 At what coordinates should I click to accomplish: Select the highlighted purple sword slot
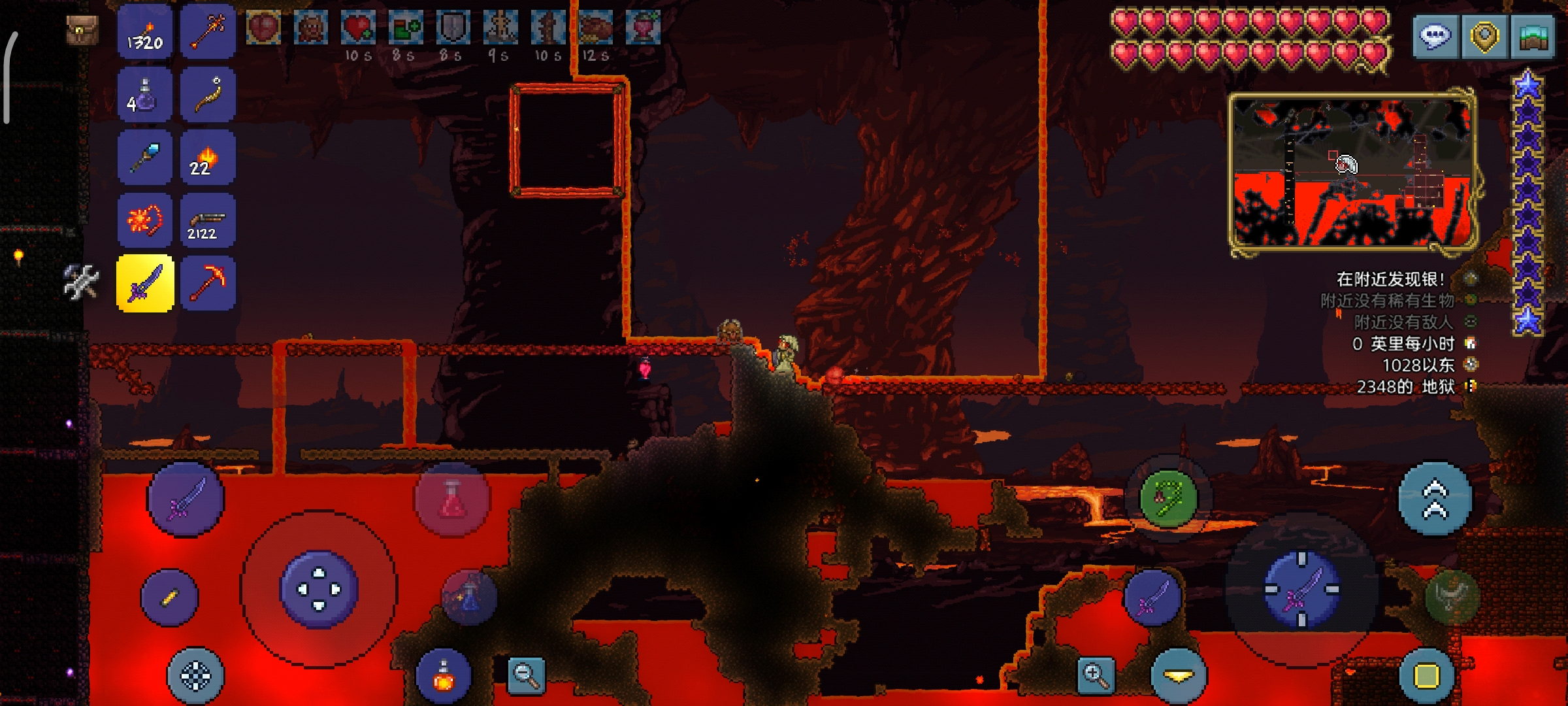point(145,284)
